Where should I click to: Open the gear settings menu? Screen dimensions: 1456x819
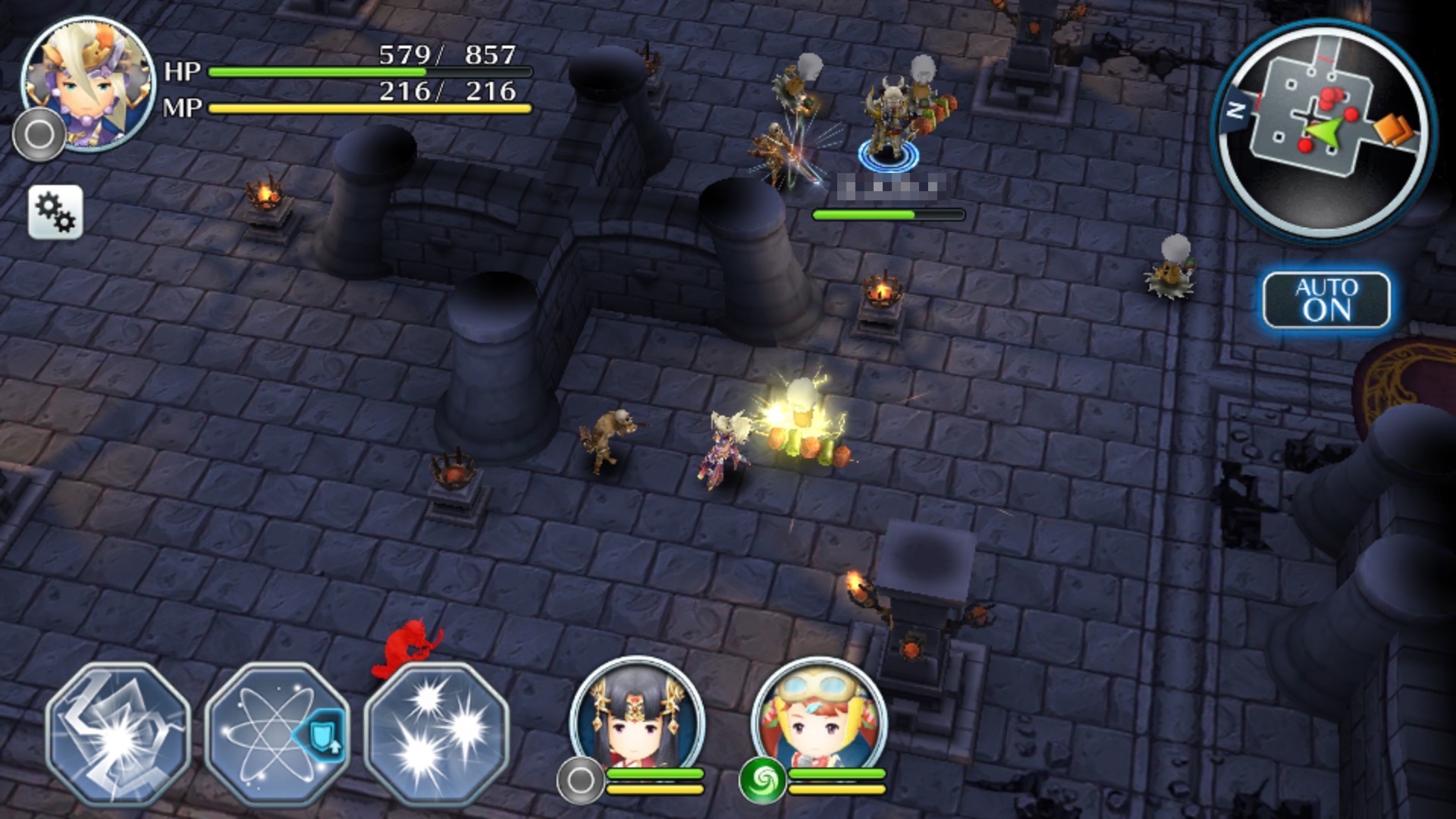[55, 212]
